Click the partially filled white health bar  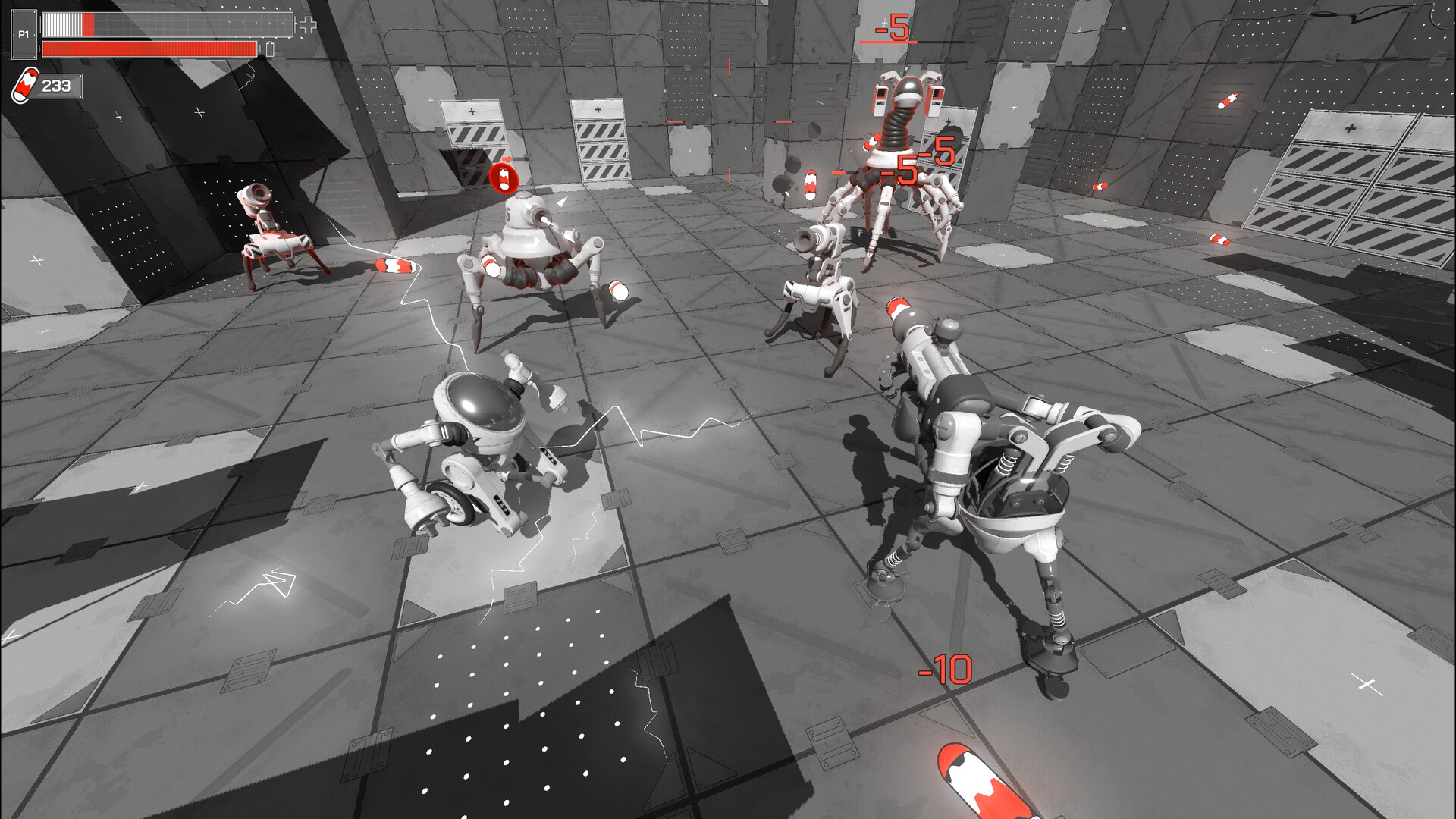coord(167,24)
